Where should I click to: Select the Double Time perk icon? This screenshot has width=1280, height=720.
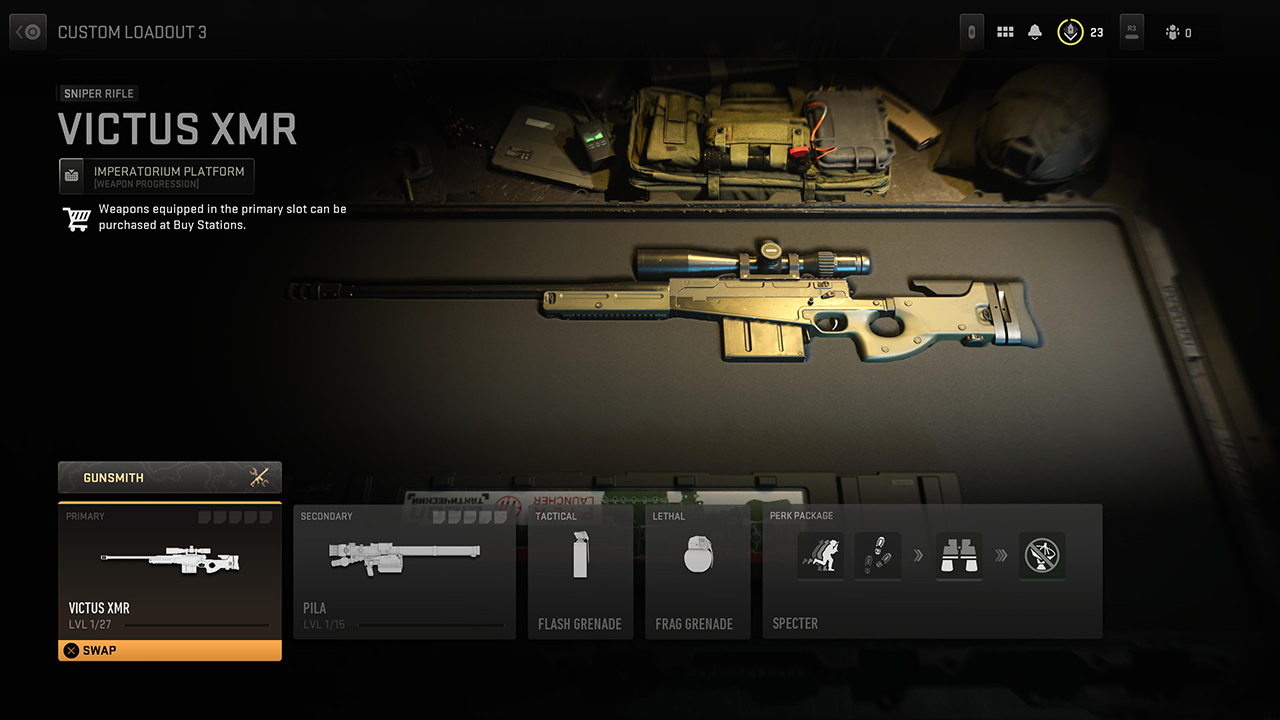[820, 556]
